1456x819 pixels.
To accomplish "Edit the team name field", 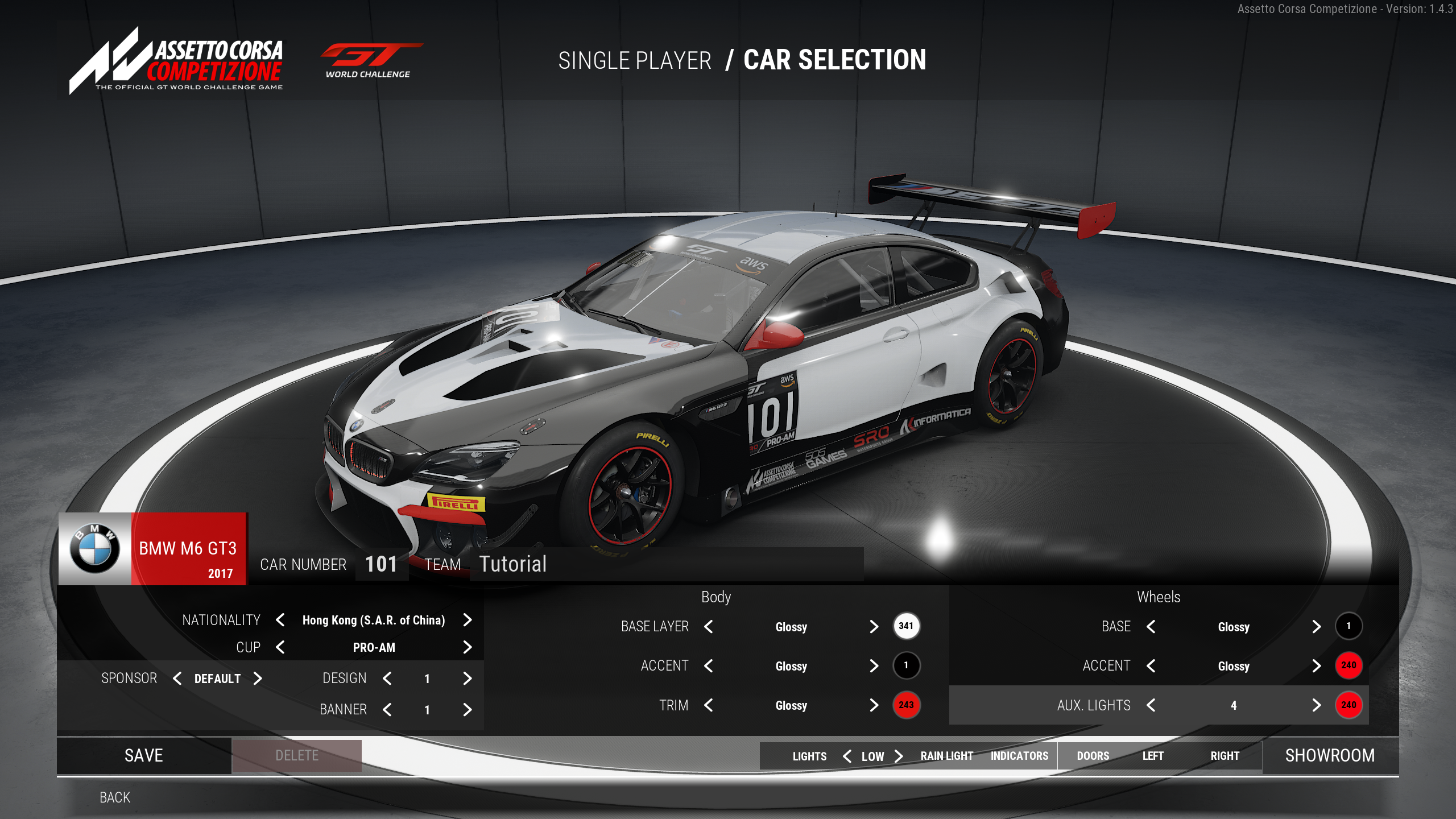I will (665, 564).
